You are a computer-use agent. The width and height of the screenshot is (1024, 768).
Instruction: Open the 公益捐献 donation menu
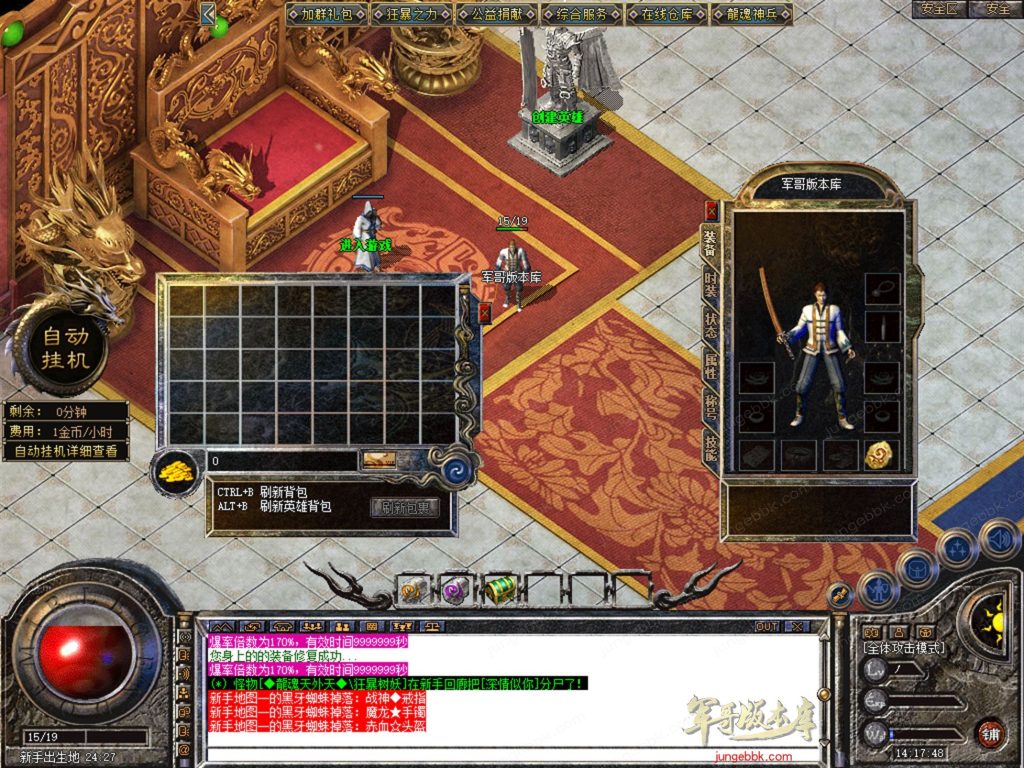(x=497, y=14)
